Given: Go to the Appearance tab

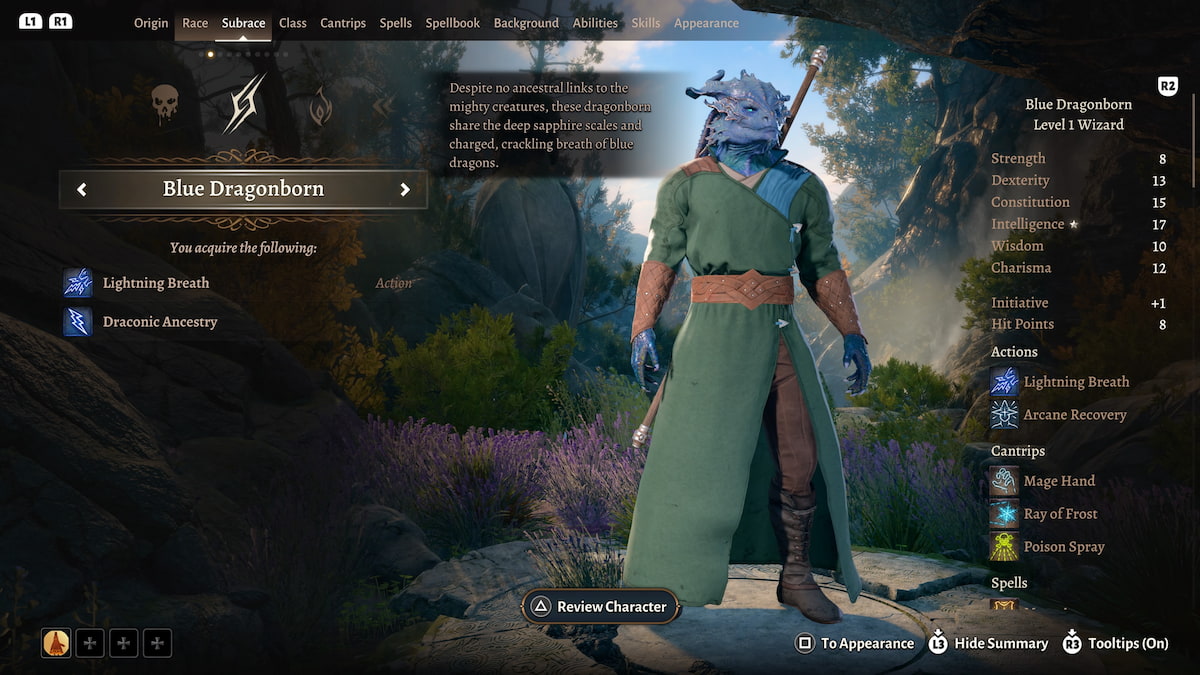Looking at the screenshot, I should pyautogui.click(x=706, y=23).
